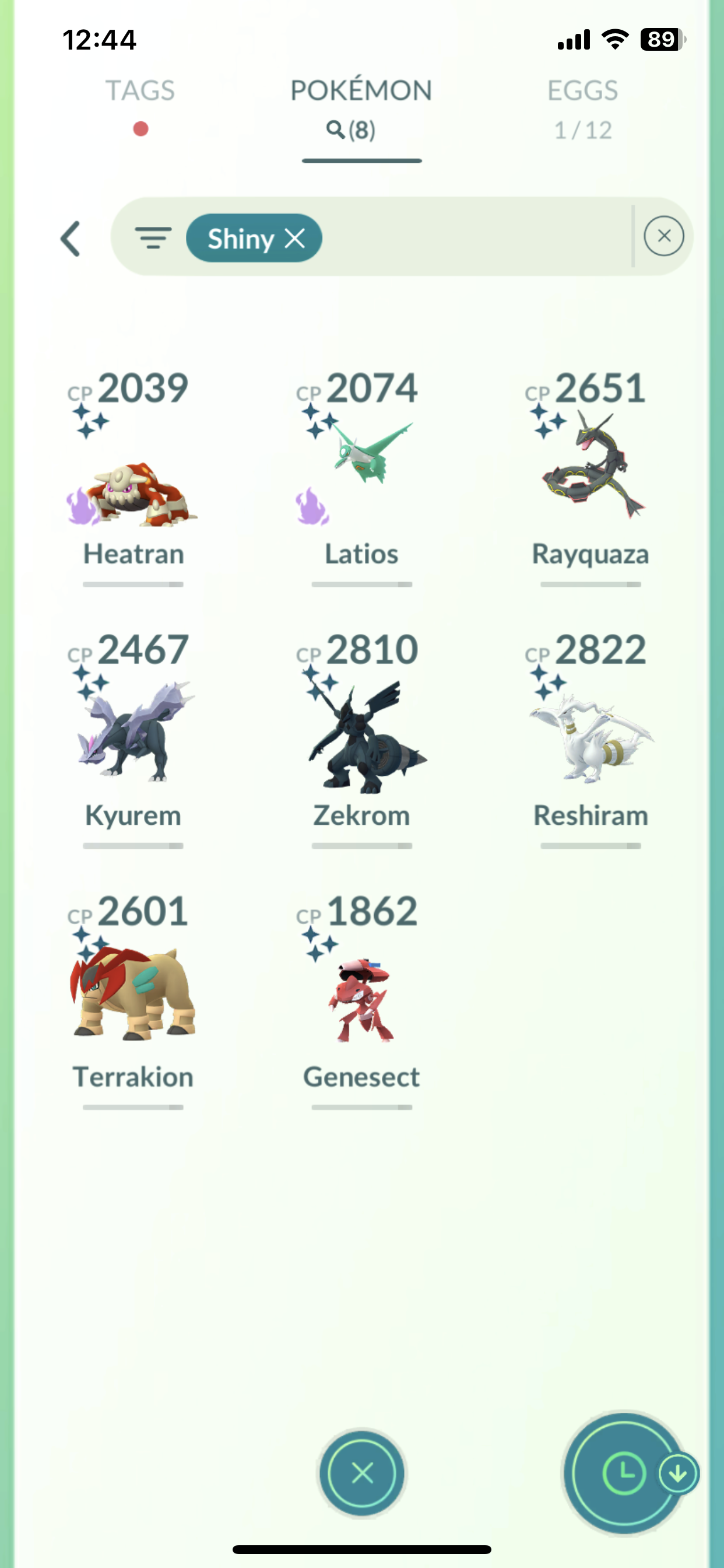Open the search filter options icon
This screenshot has height=1568, width=724.
tap(153, 237)
